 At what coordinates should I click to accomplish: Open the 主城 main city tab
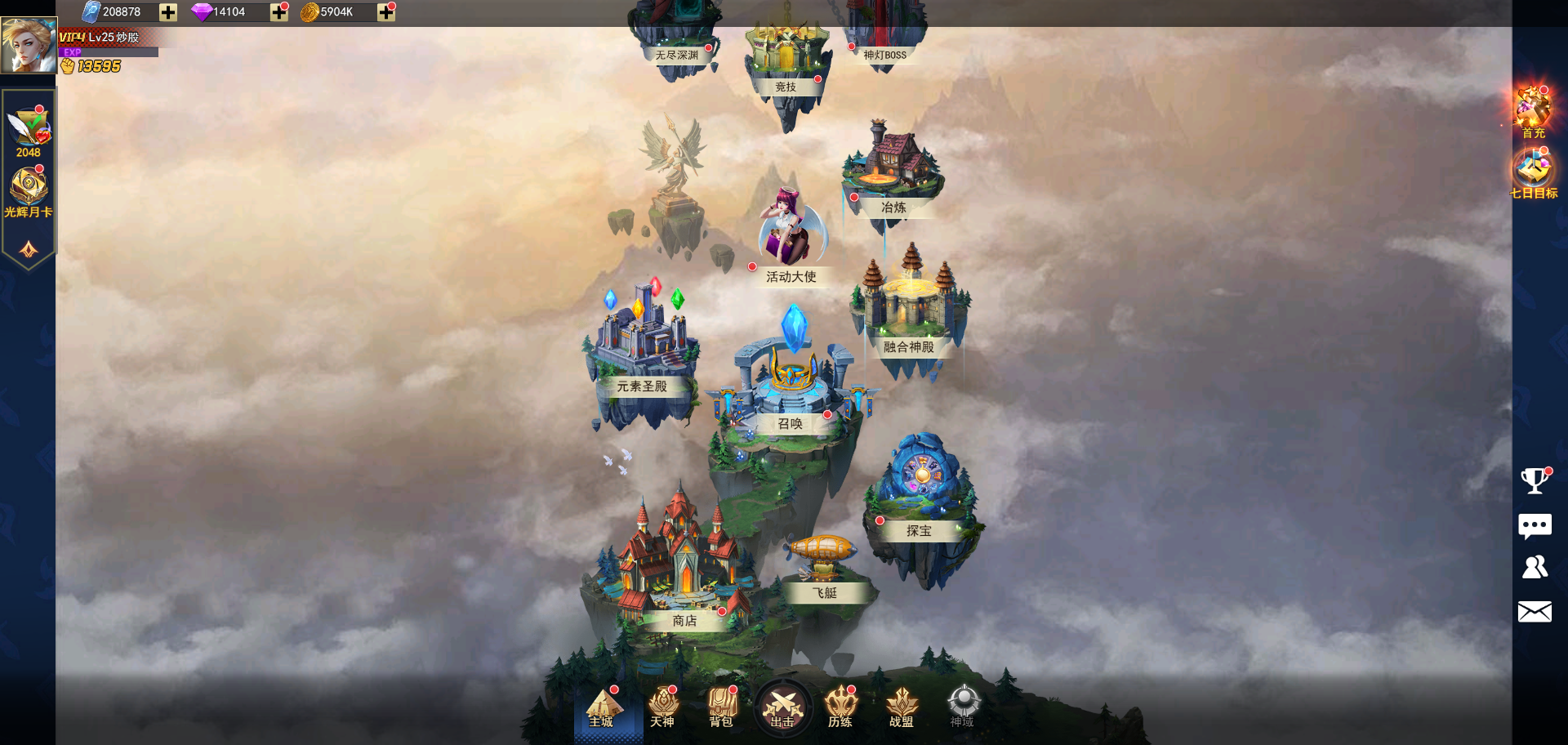tap(602, 707)
